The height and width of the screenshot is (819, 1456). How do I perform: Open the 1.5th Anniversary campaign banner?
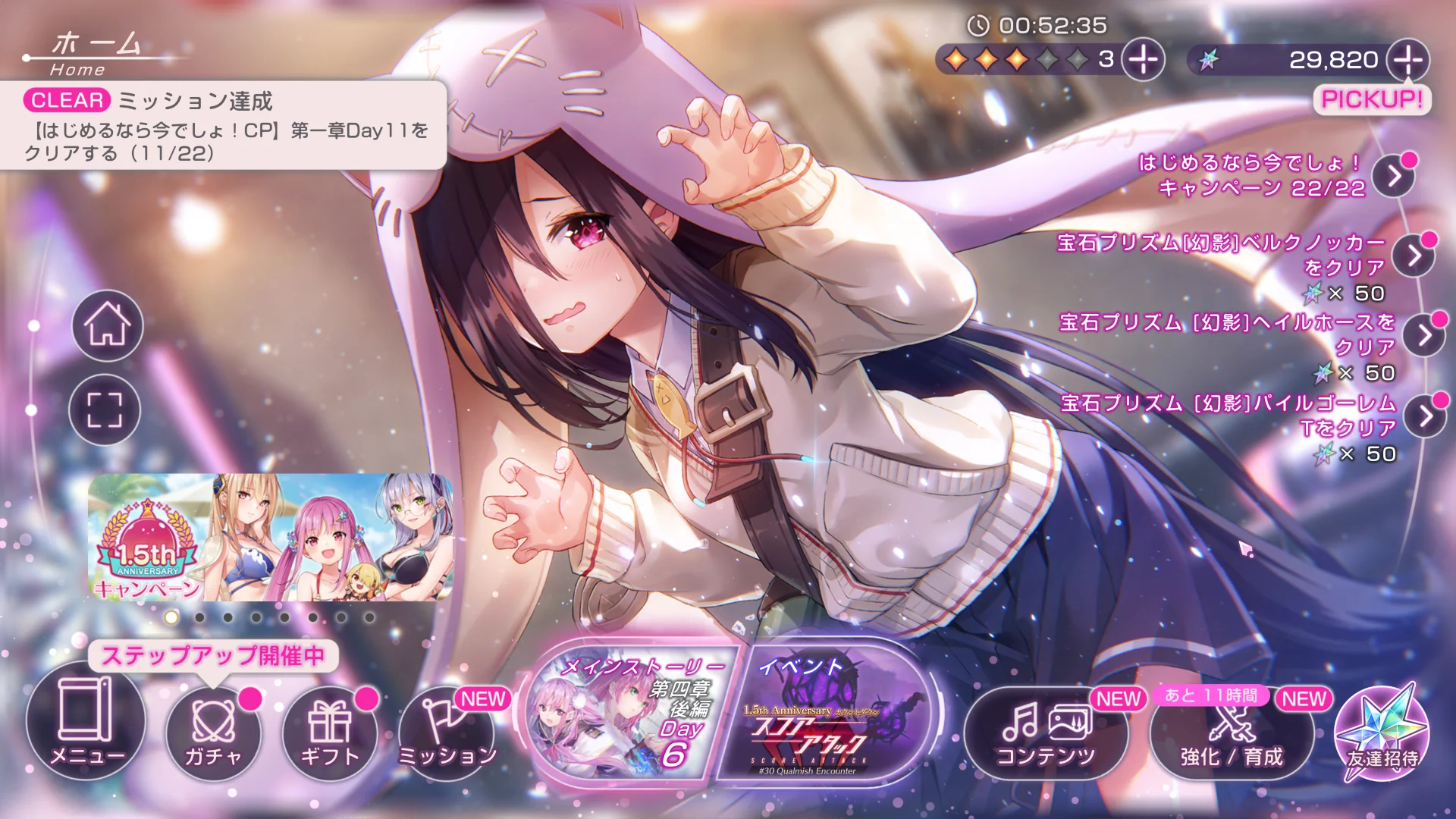(x=271, y=538)
